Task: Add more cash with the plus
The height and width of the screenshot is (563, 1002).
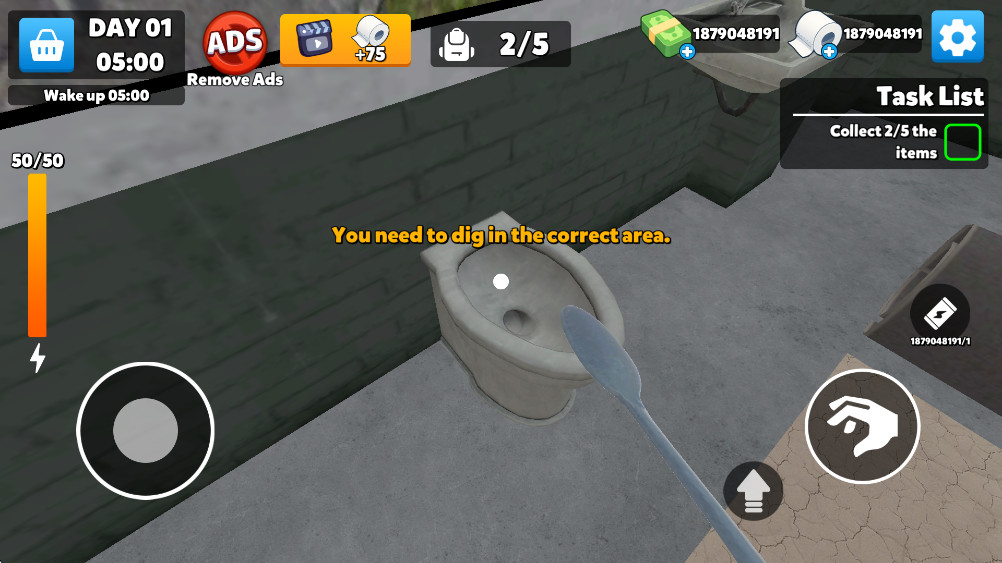Action: [x=687, y=51]
